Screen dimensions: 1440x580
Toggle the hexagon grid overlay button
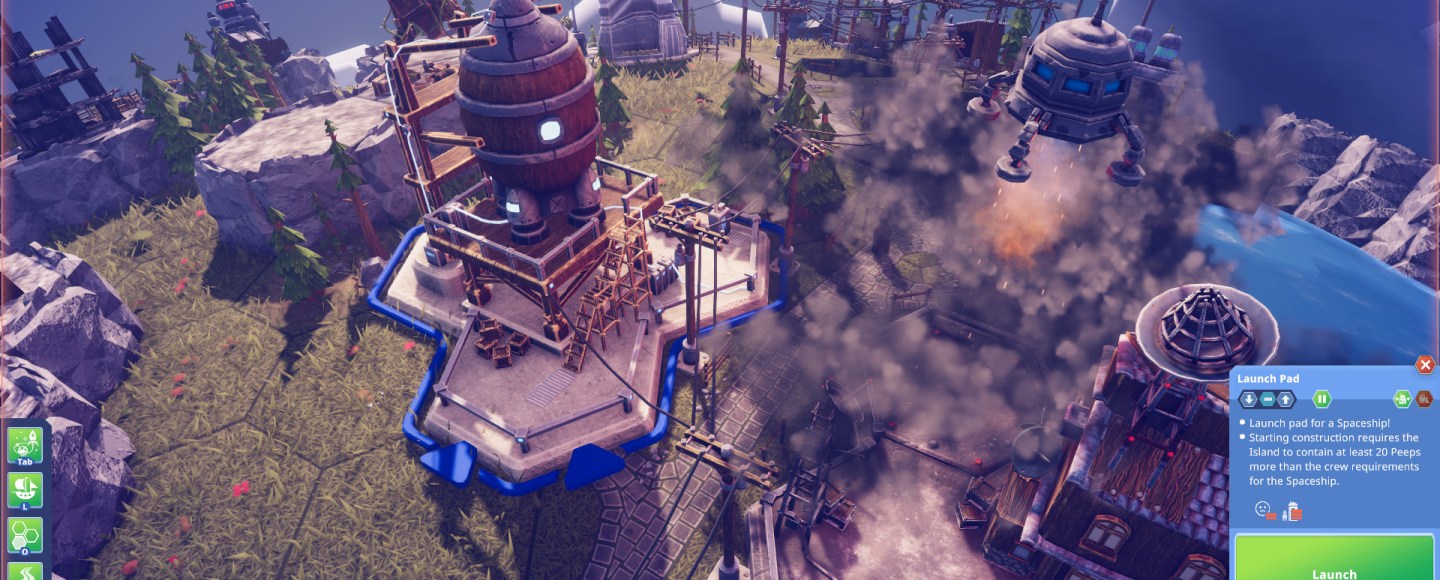click(x=25, y=537)
